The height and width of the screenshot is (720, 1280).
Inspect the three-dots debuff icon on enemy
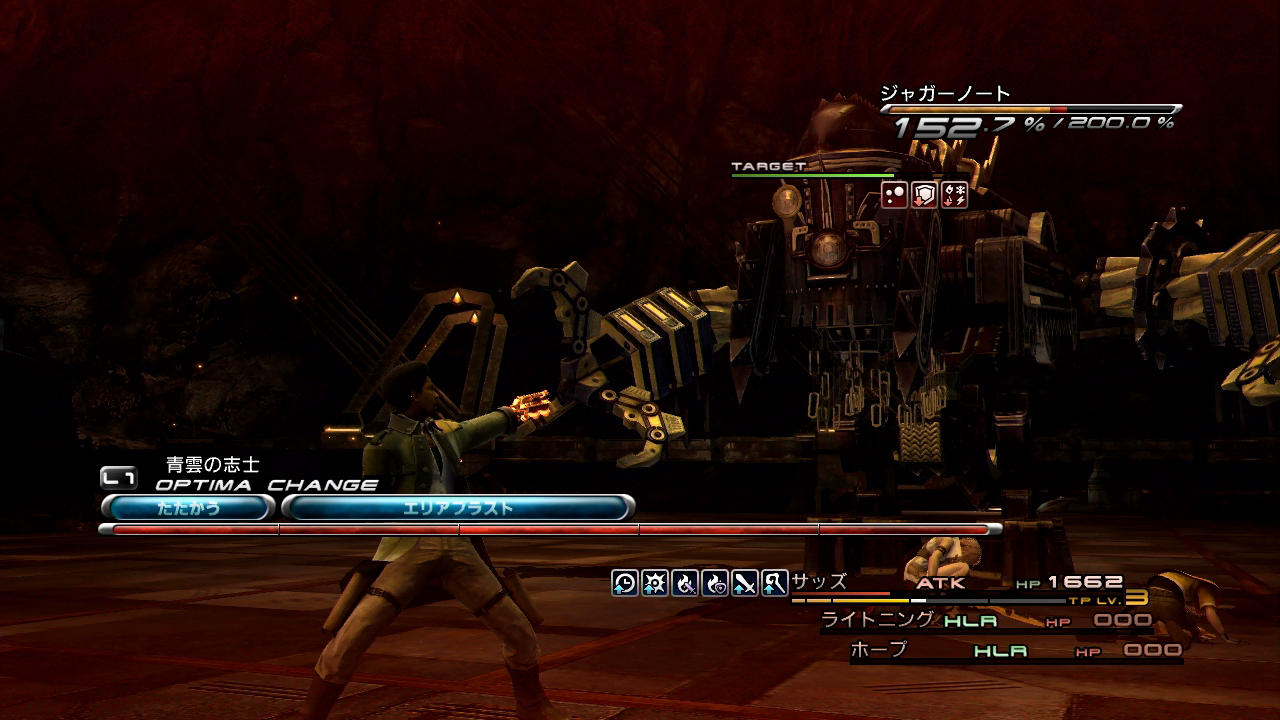tap(894, 195)
